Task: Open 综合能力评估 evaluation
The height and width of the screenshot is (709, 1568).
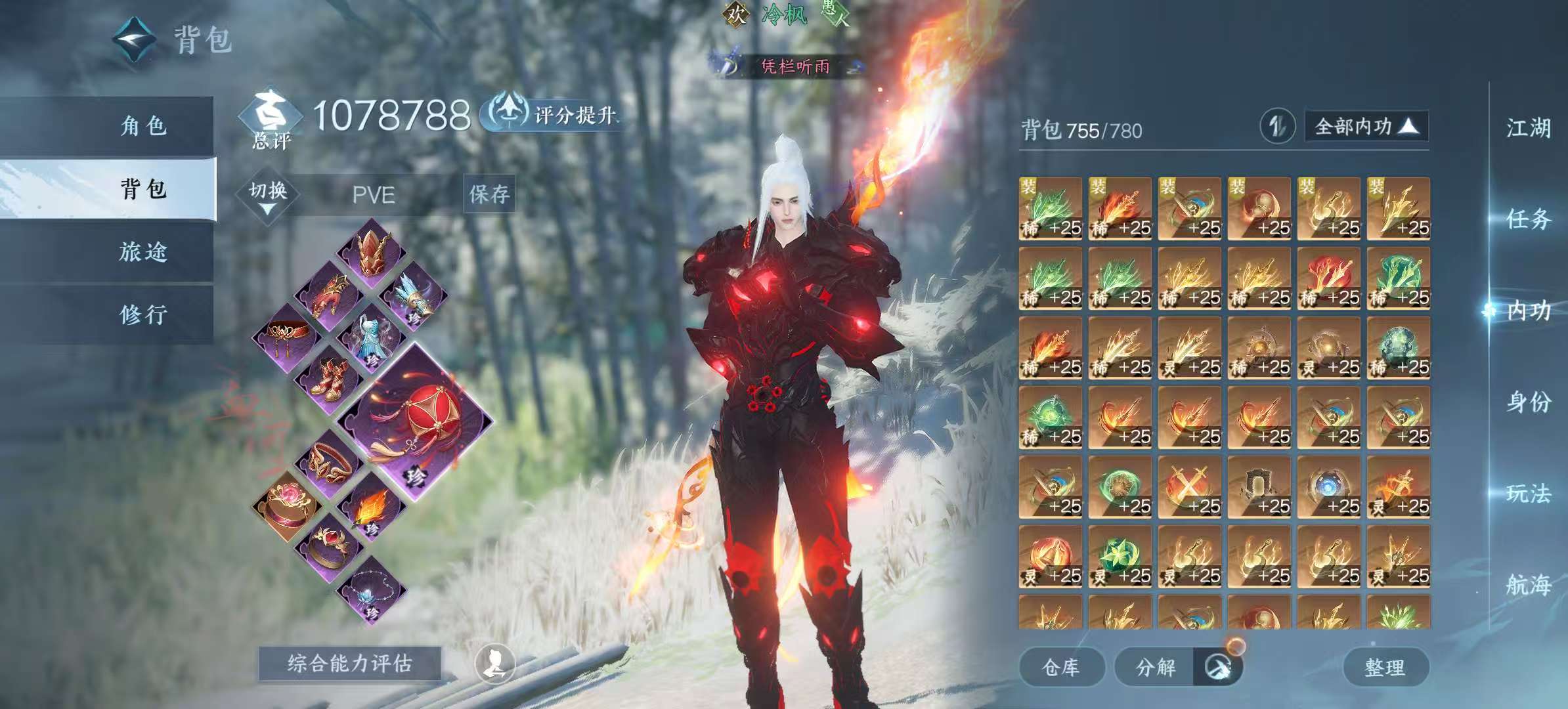Action: point(349,664)
